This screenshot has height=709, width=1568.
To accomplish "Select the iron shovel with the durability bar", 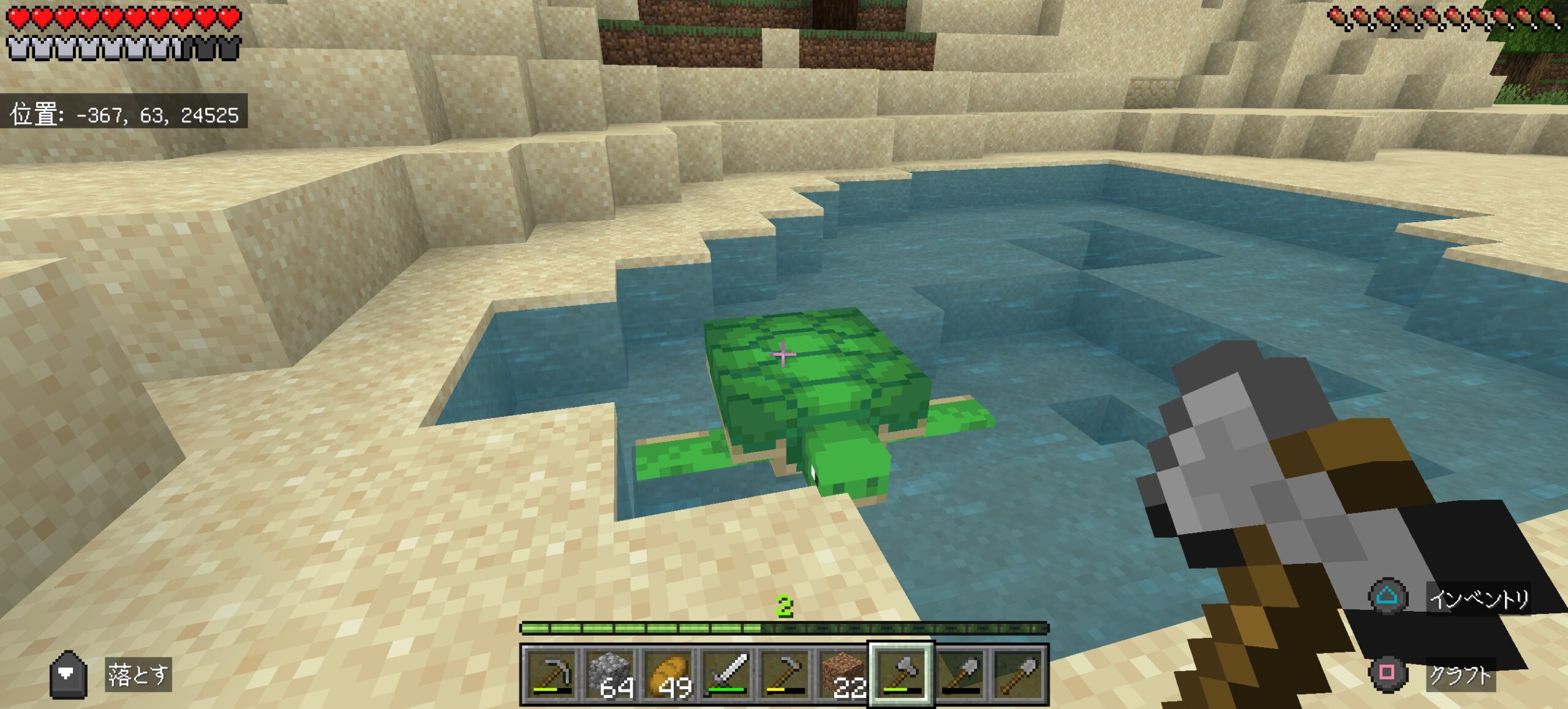I will 960,673.
